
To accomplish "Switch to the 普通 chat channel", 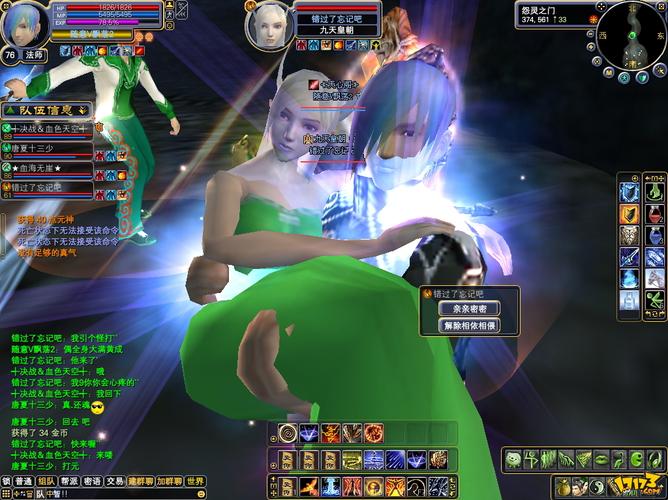I will tap(22, 481).
